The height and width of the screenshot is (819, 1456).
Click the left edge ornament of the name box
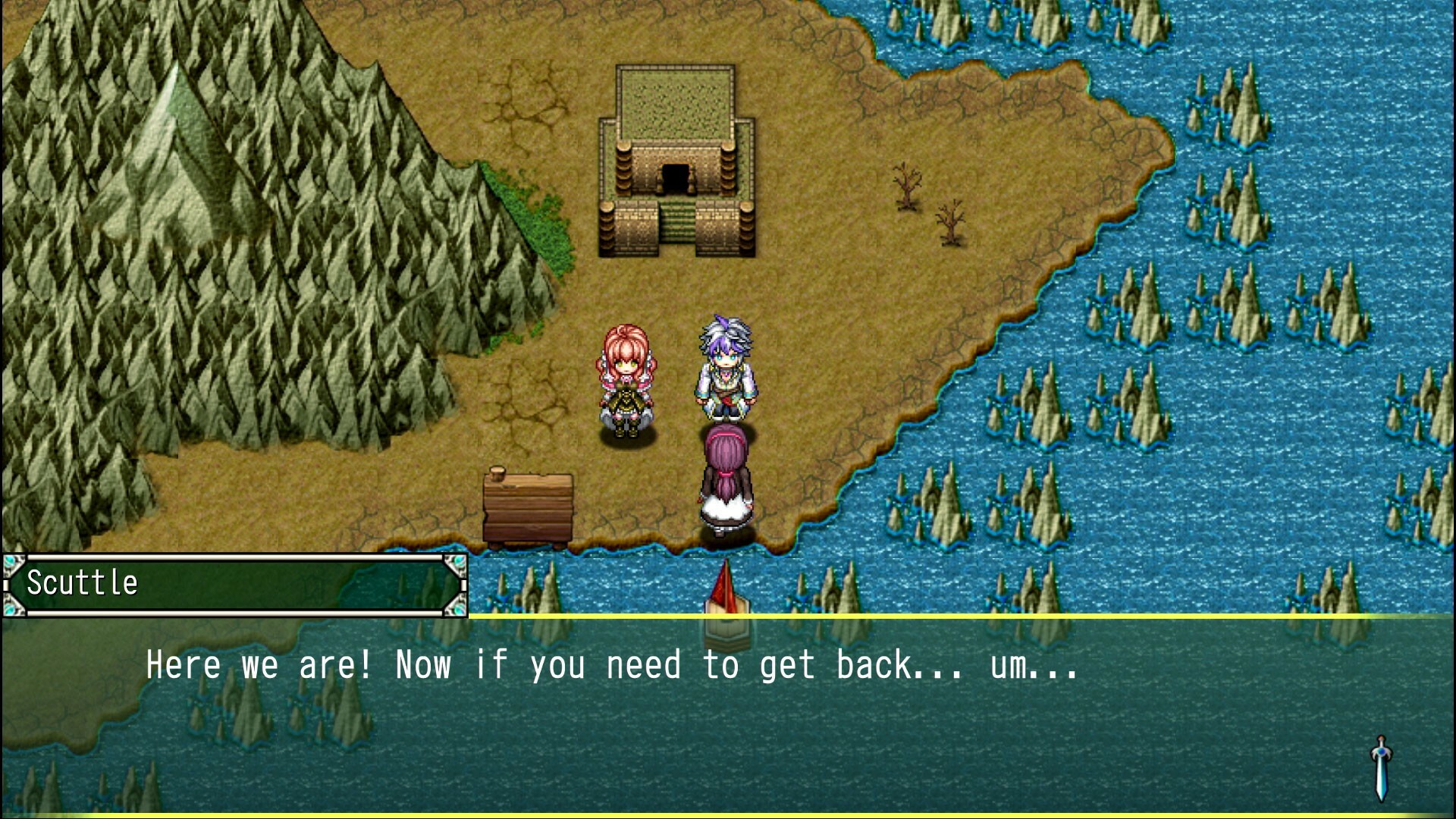click(9, 582)
